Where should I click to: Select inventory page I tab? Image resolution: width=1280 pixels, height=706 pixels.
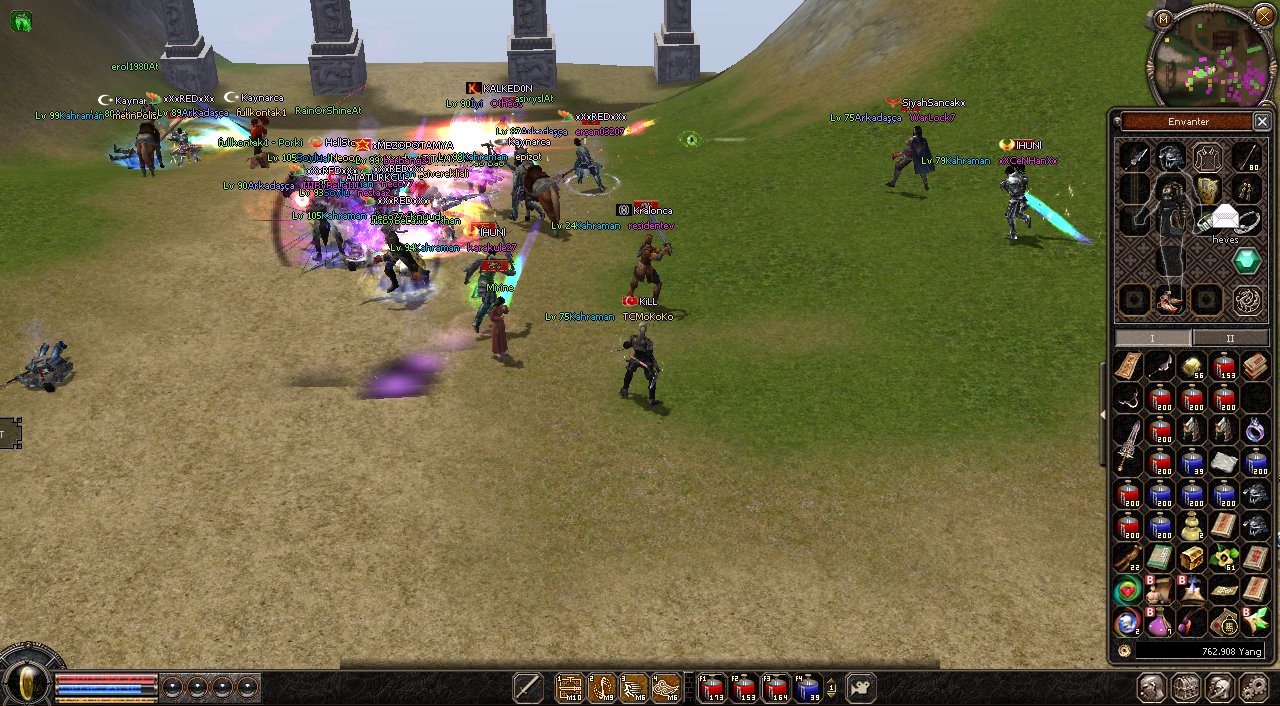(1152, 338)
